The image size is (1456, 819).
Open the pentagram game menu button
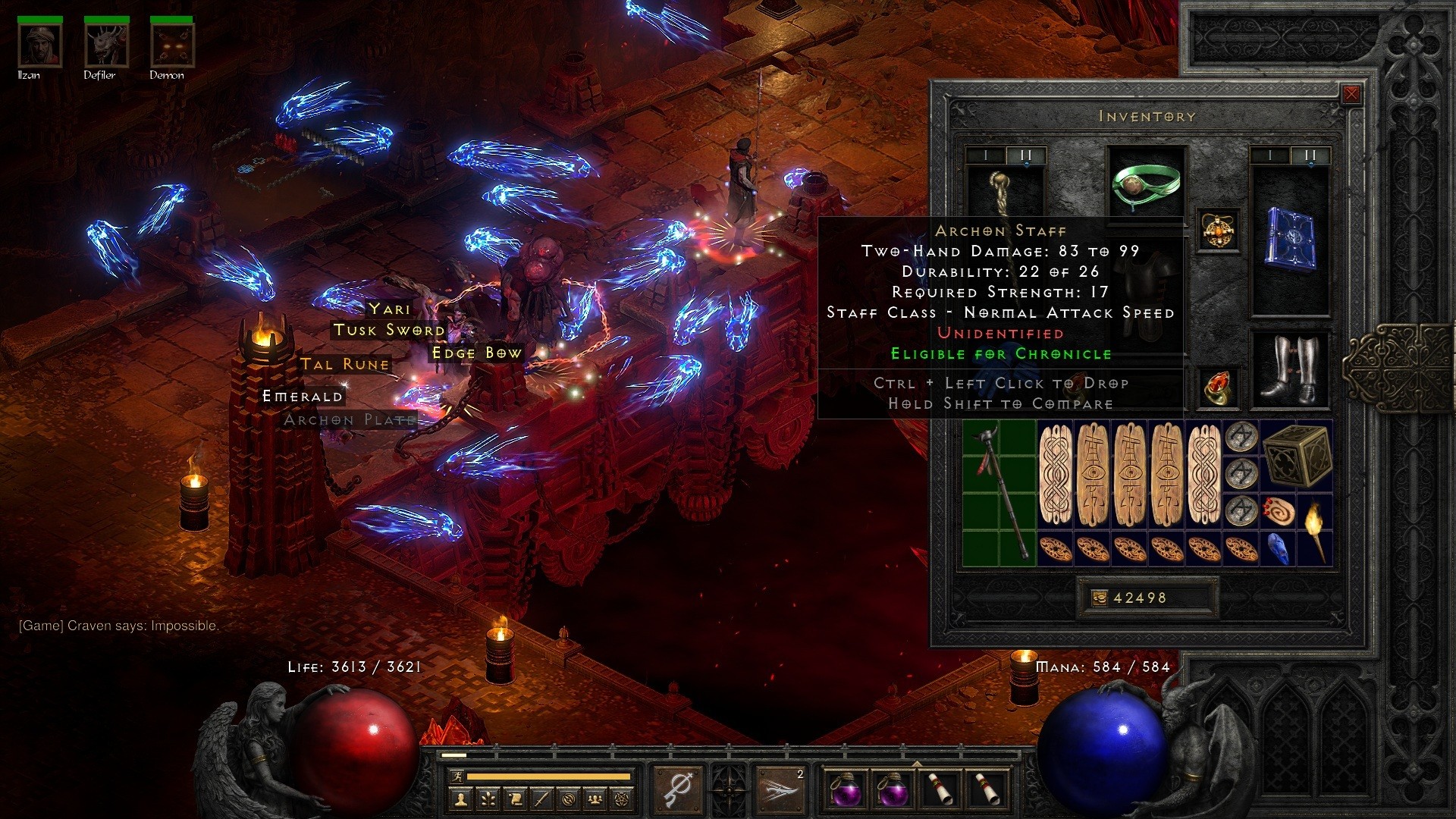tap(623, 798)
